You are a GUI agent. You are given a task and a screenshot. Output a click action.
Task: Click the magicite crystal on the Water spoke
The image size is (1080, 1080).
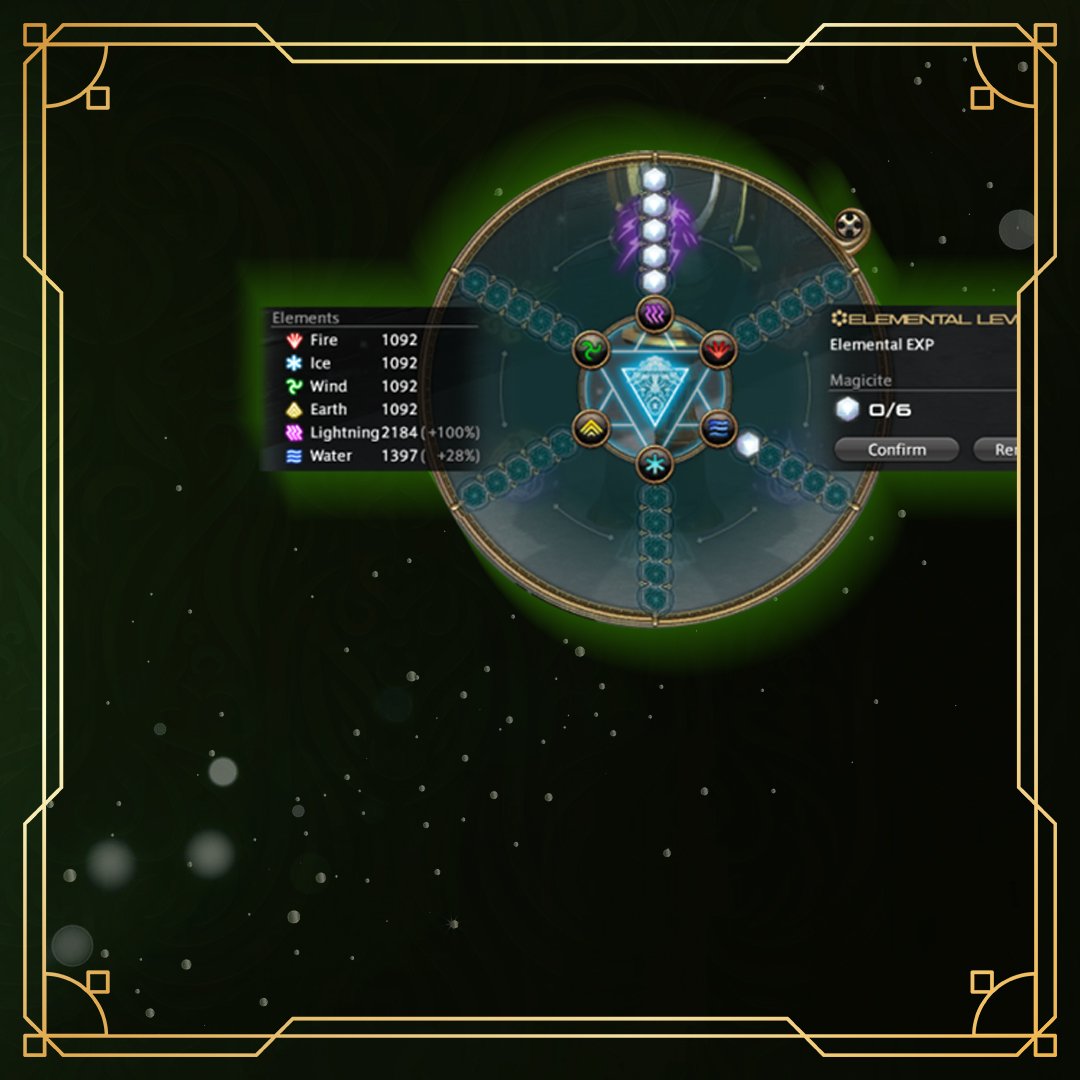(748, 445)
